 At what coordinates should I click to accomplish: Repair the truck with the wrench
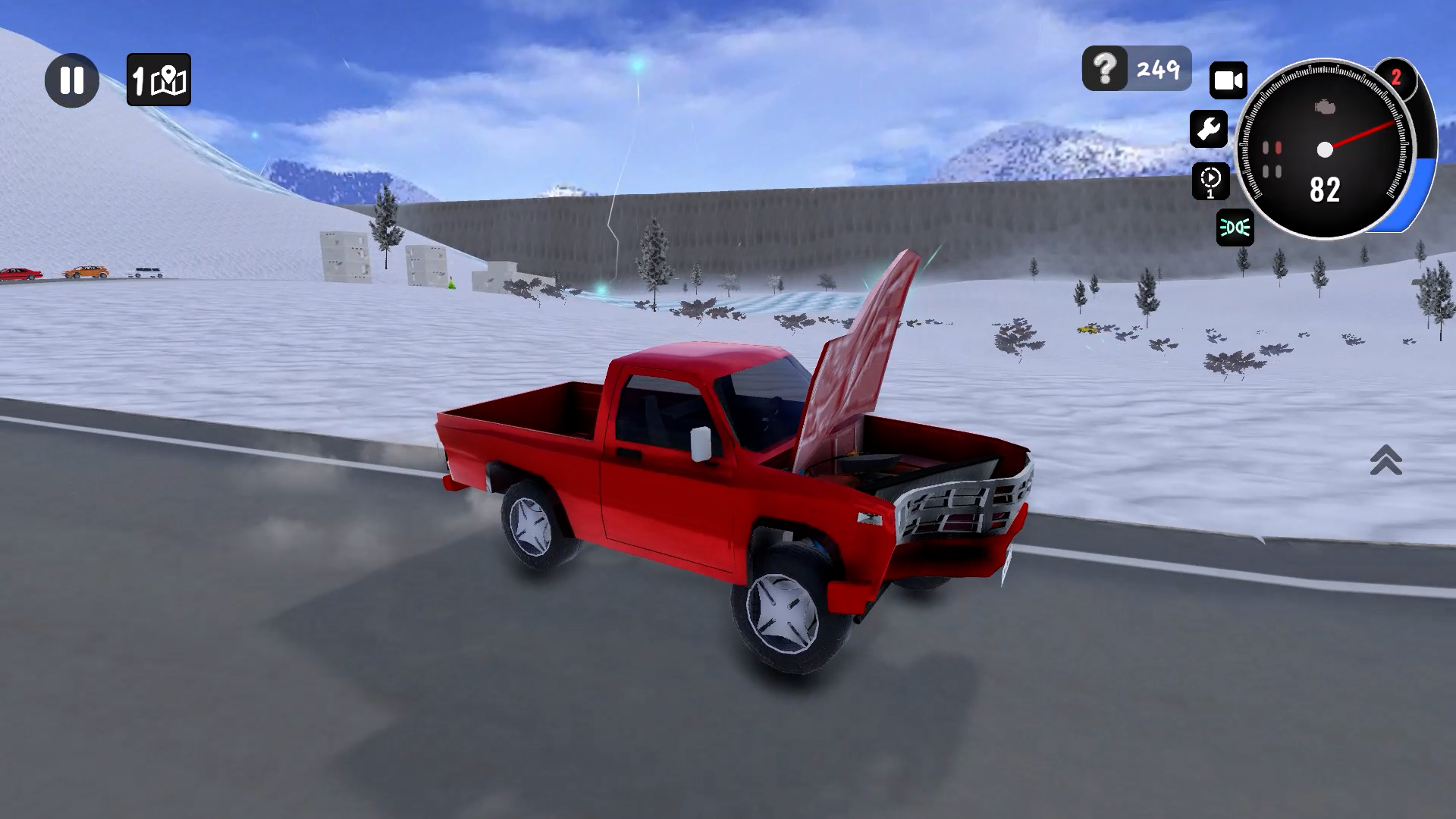[x=1210, y=130]
